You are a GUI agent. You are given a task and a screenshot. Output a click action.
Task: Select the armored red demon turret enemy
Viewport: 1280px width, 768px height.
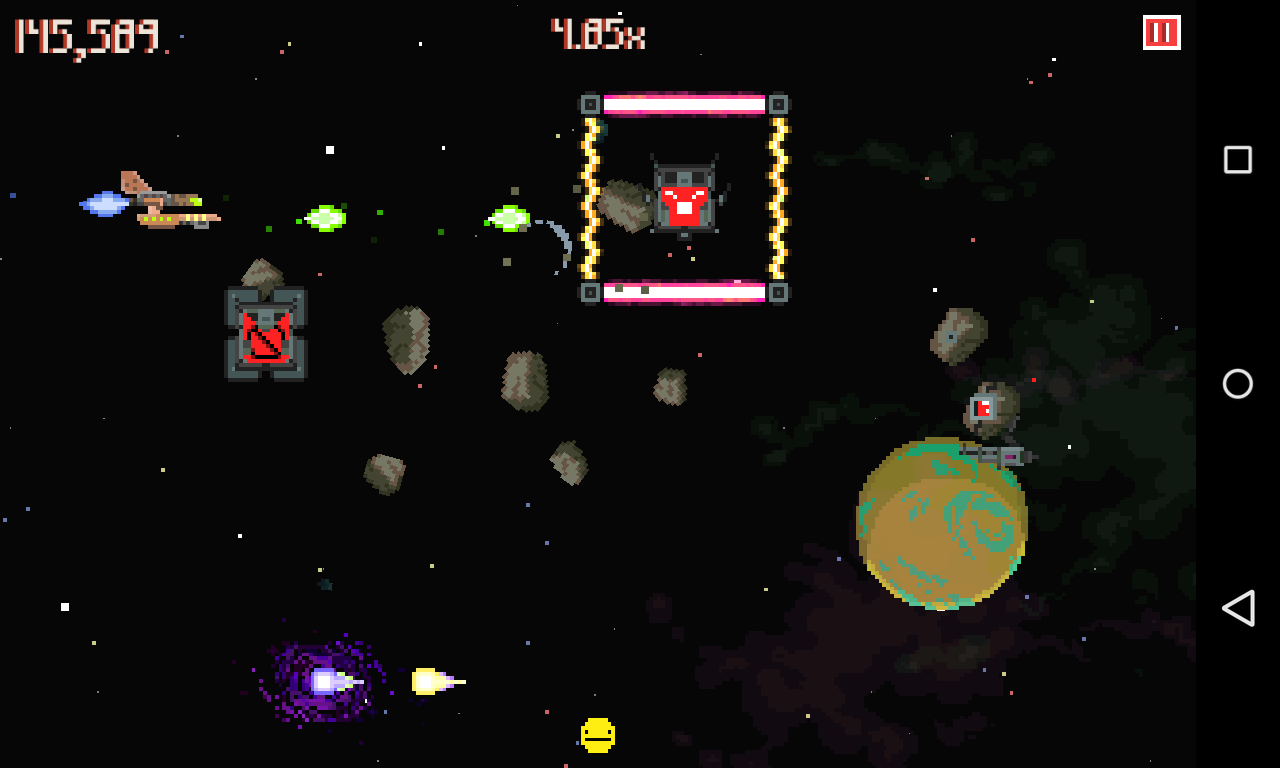pos(266,333)
